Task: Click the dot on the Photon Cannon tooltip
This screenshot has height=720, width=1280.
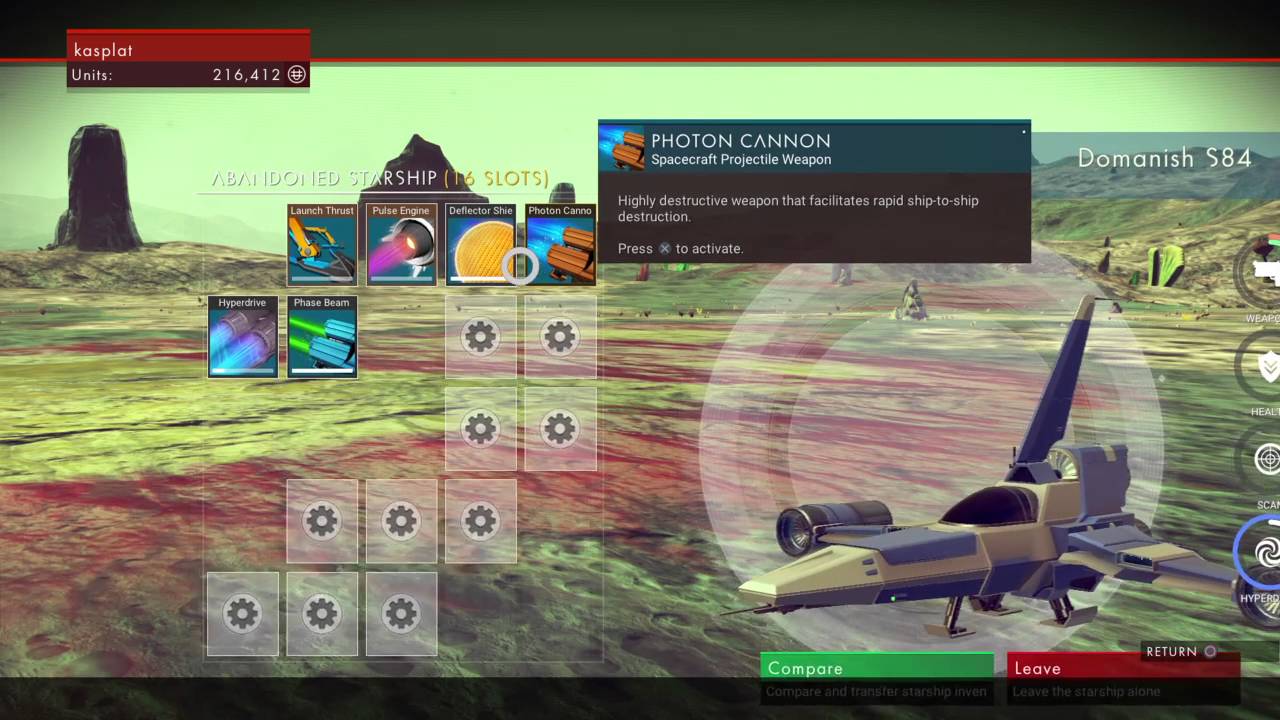Action: coord(1023,131)
